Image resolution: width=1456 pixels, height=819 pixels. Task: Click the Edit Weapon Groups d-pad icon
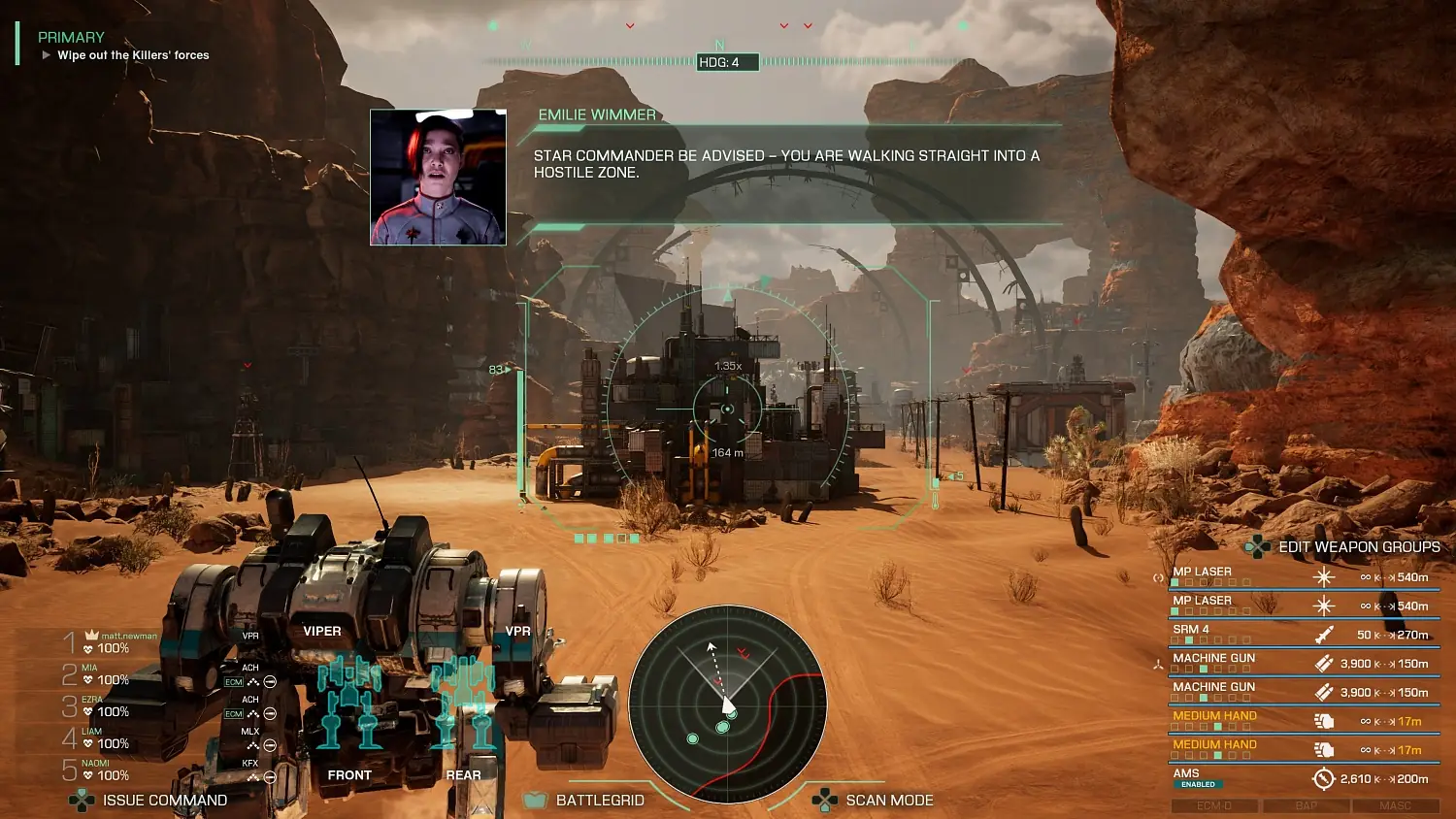pyautogui.click(x=1258, y=546)
